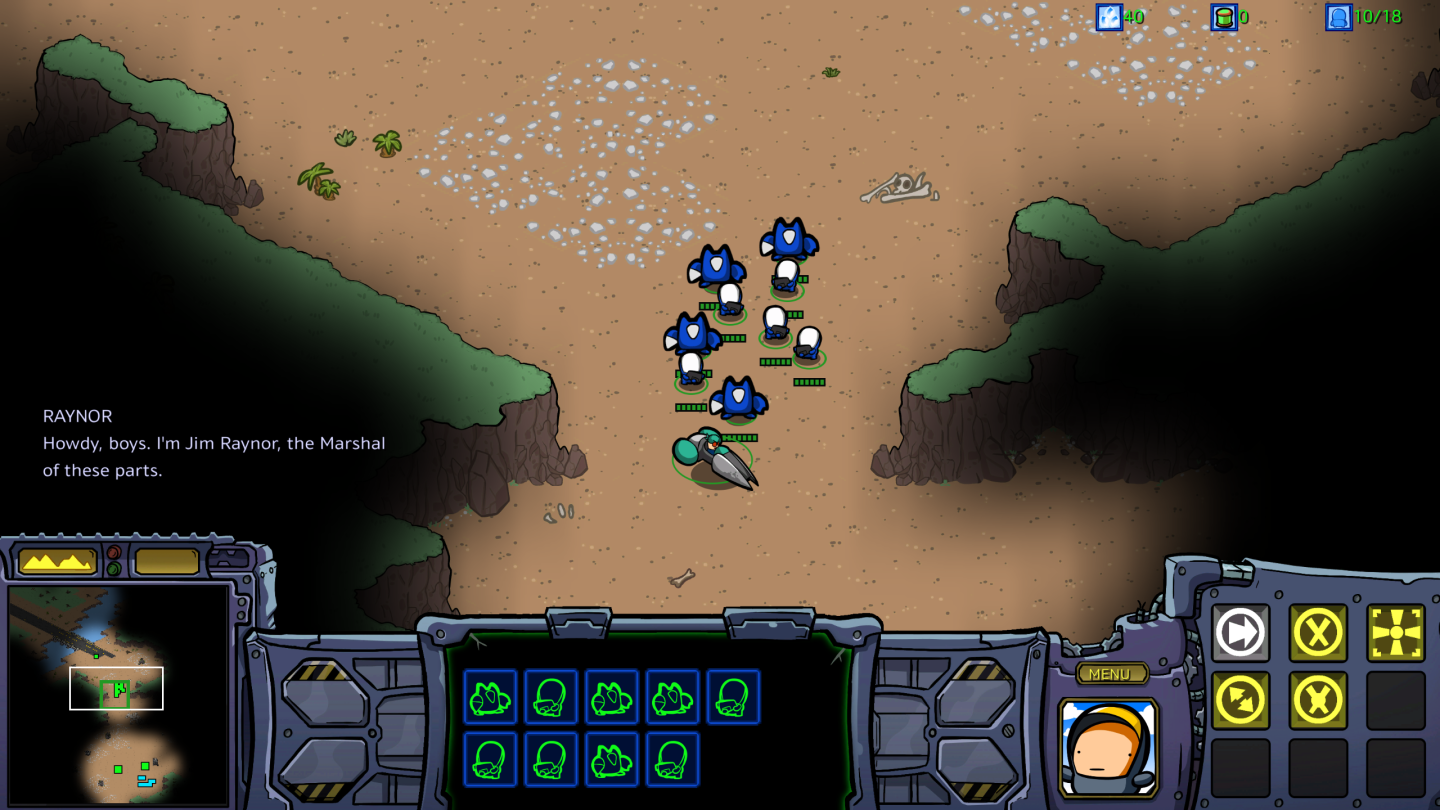
Task: Click the vespene gas icon at top
Action: 1222,17
